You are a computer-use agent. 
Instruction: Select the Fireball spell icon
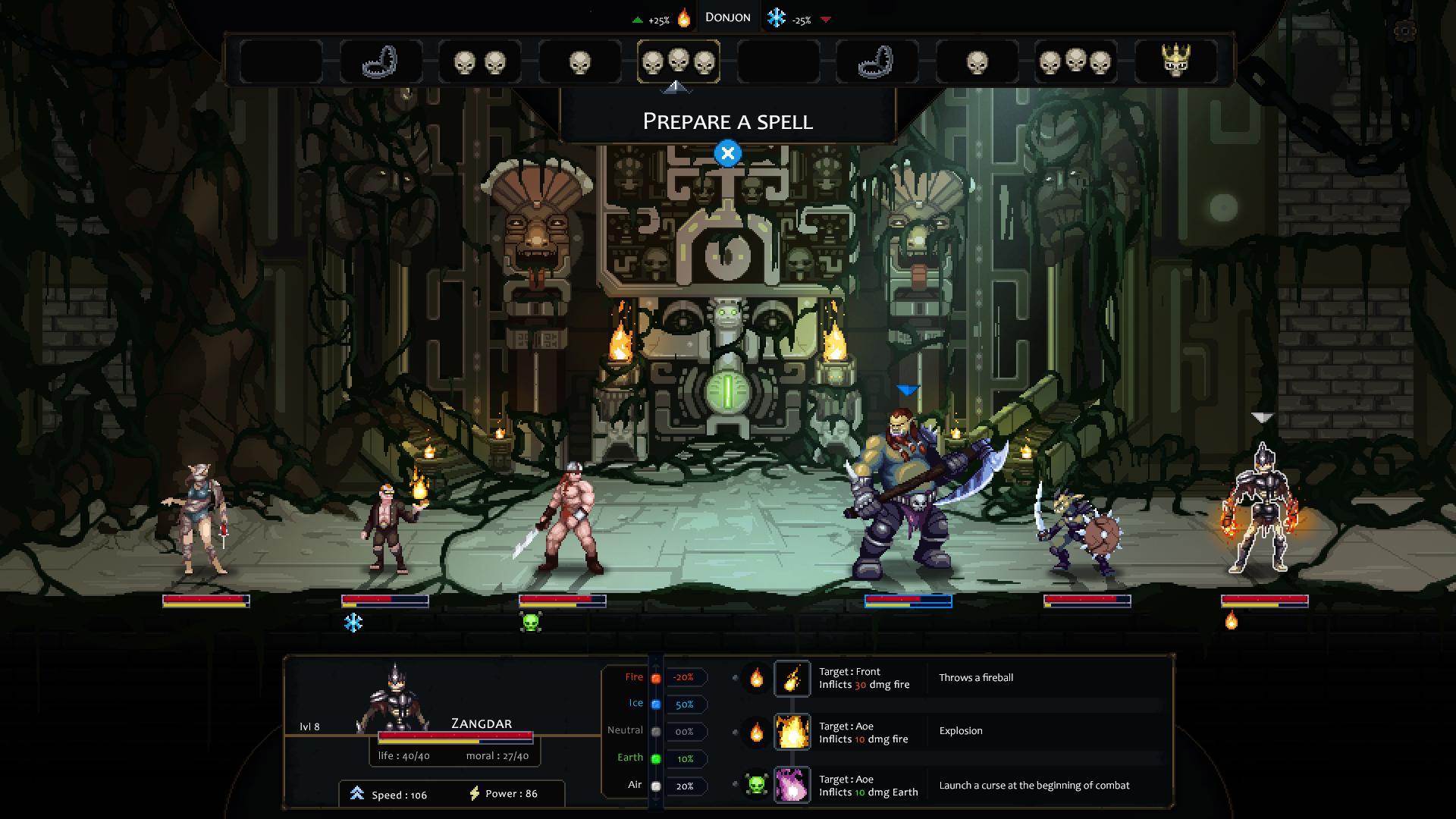pyautogui.click(x=792, y=677)
